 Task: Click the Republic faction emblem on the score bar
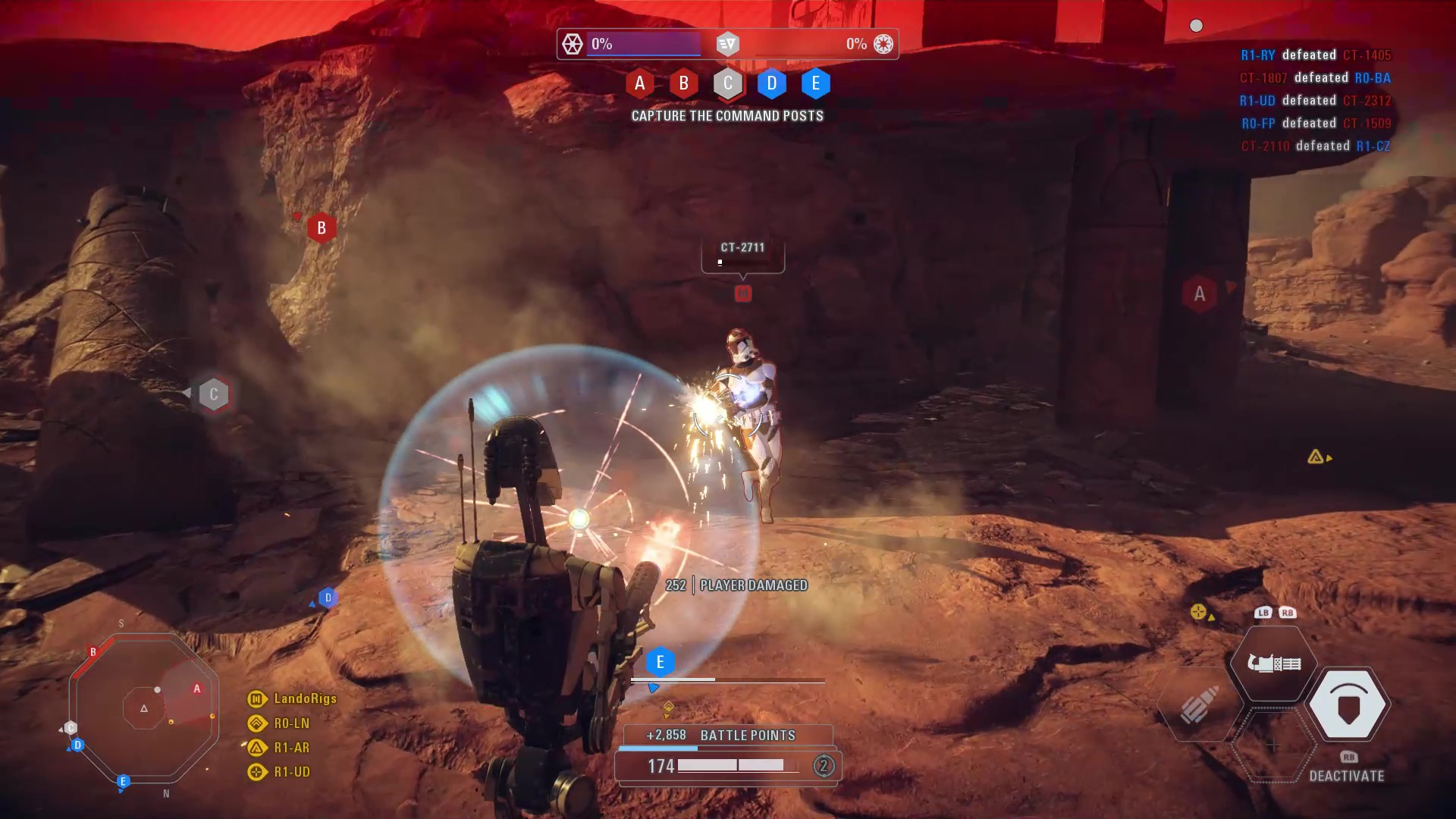pos(883,44)
